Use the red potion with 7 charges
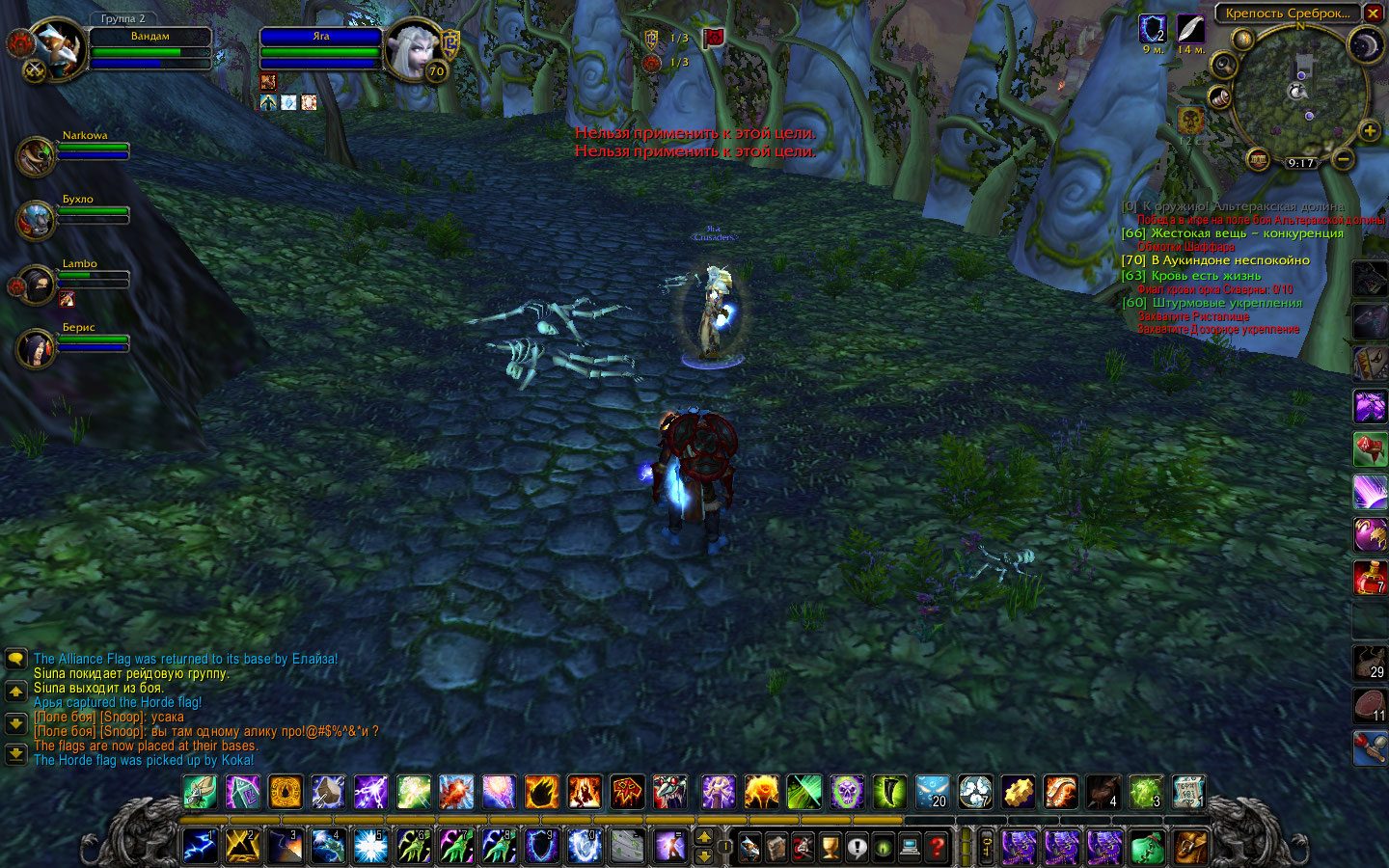Viewport: 1389px width, 868px height. pos(1370,577)
